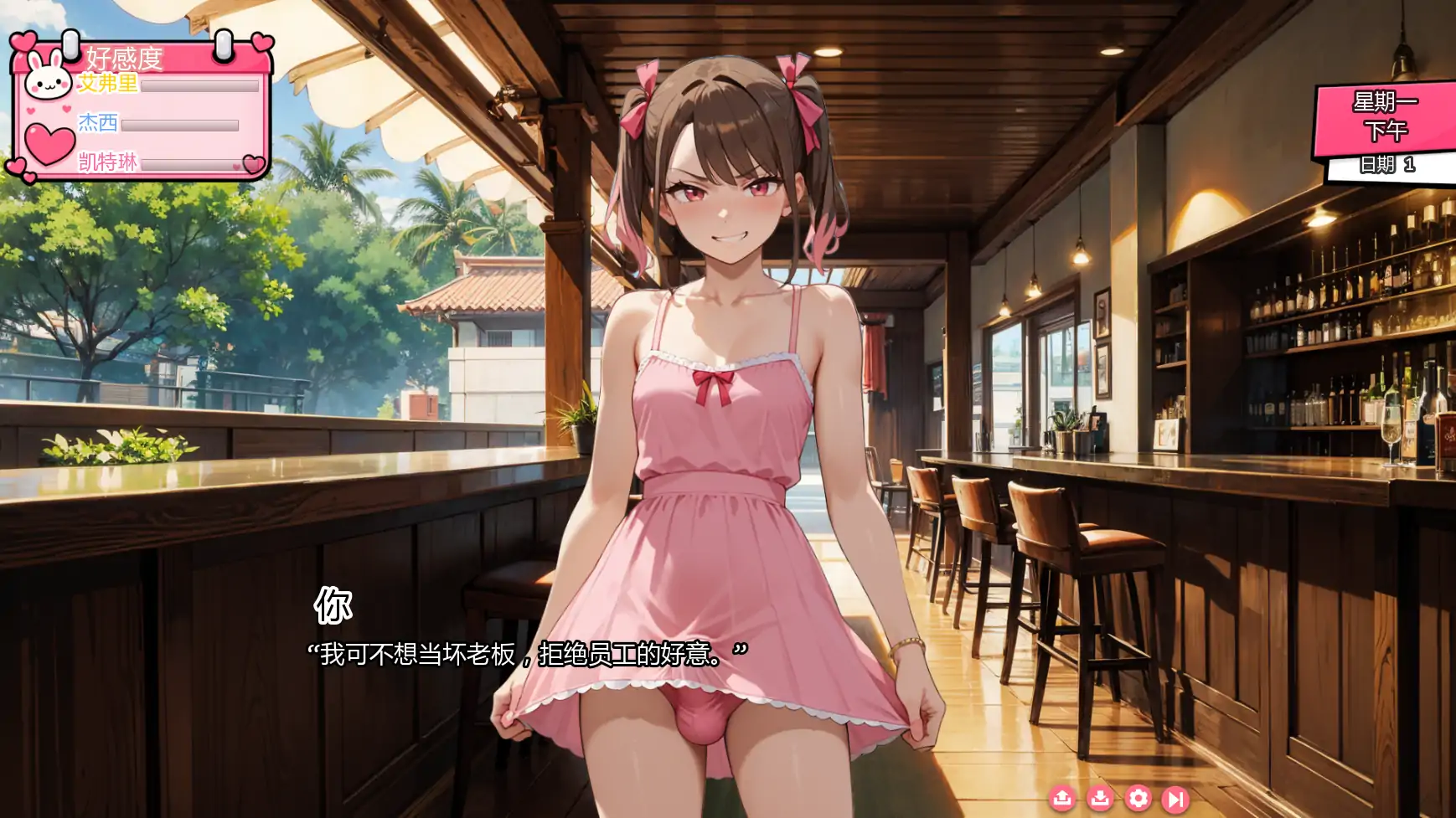
Task: Click the 好感度 panel header
Action: pos(124,59)
